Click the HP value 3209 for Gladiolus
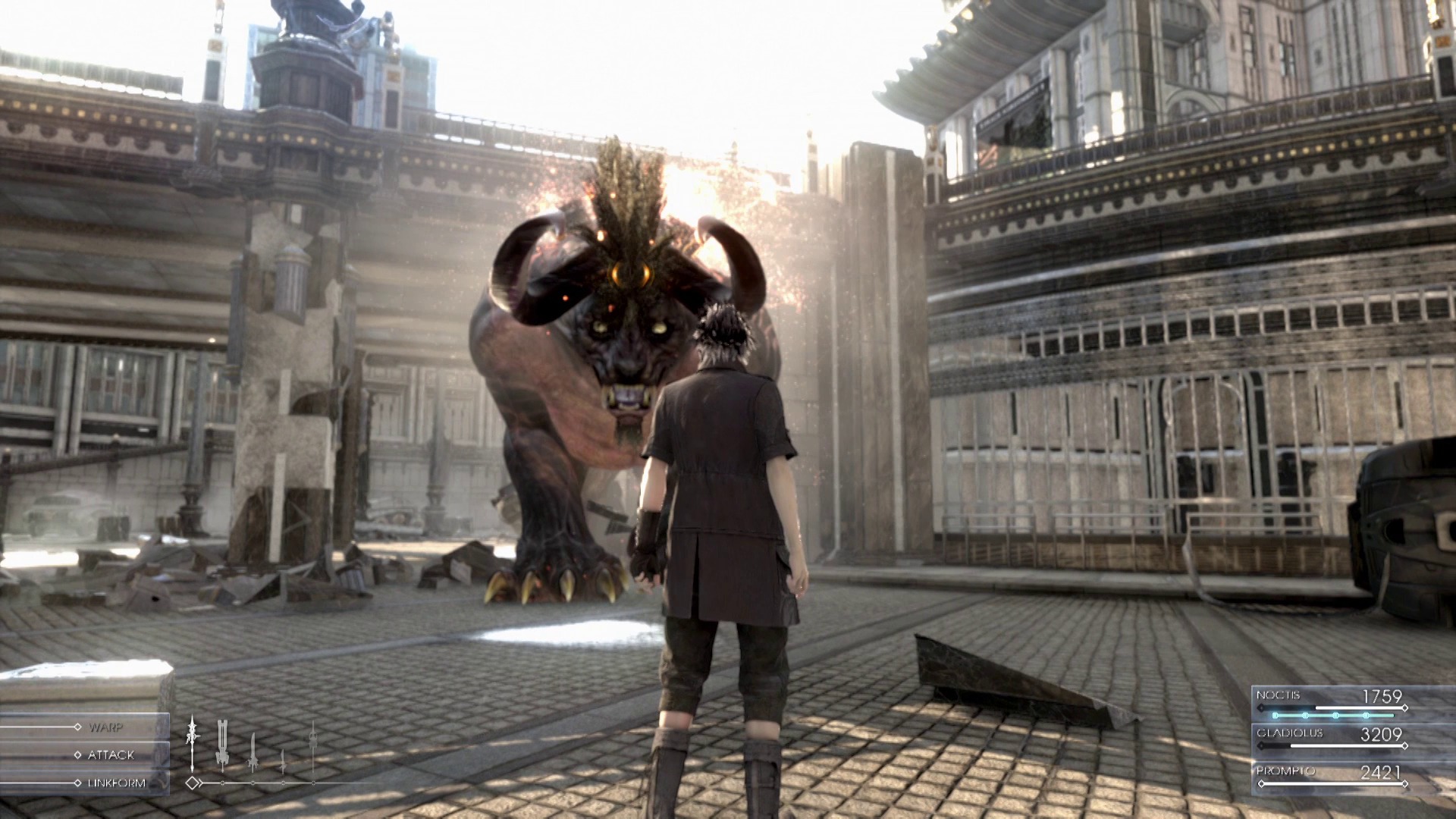The height and width of the screenshot is (819, 1456). point(1381,735)
